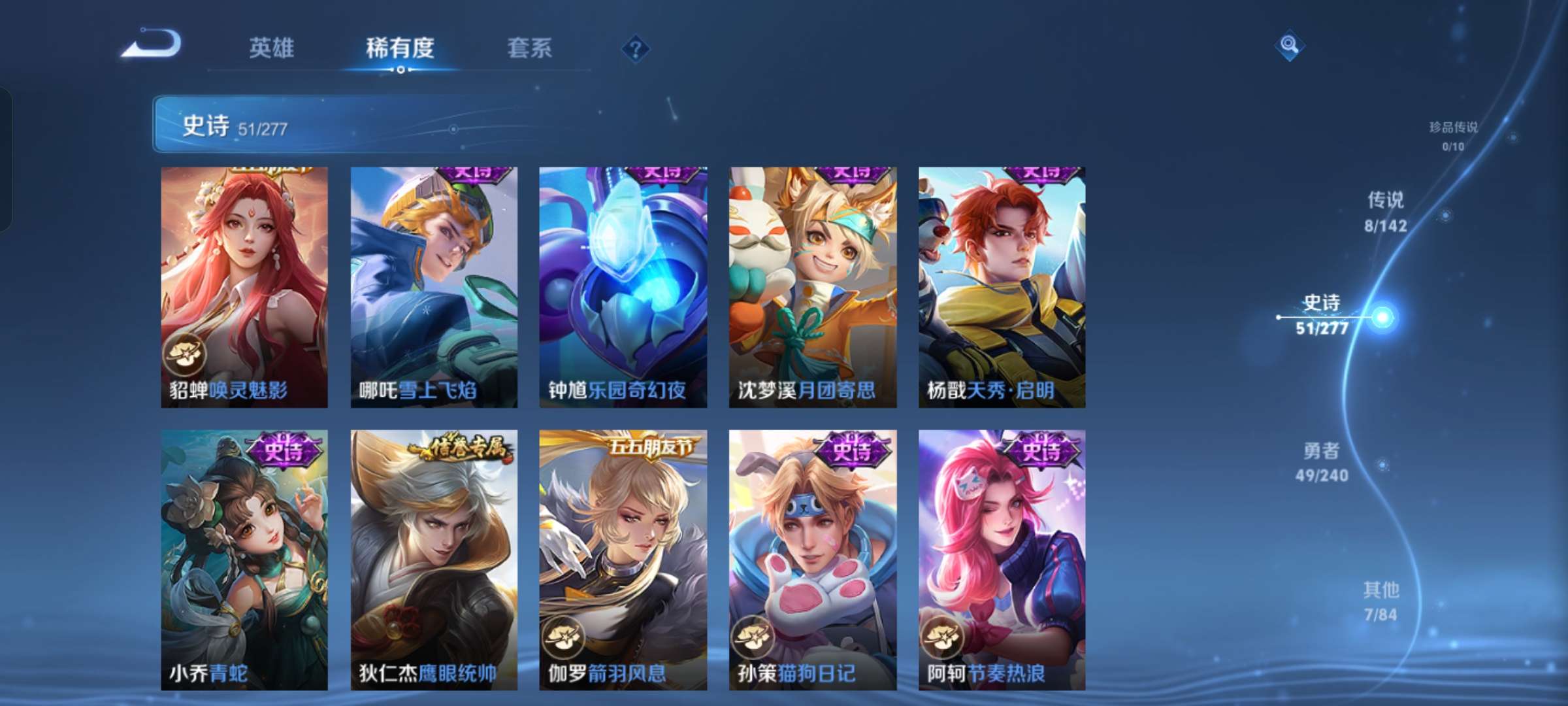The image size is (1568, 706).
Task: Click the question mark help icon
Action: pos(637,47)
